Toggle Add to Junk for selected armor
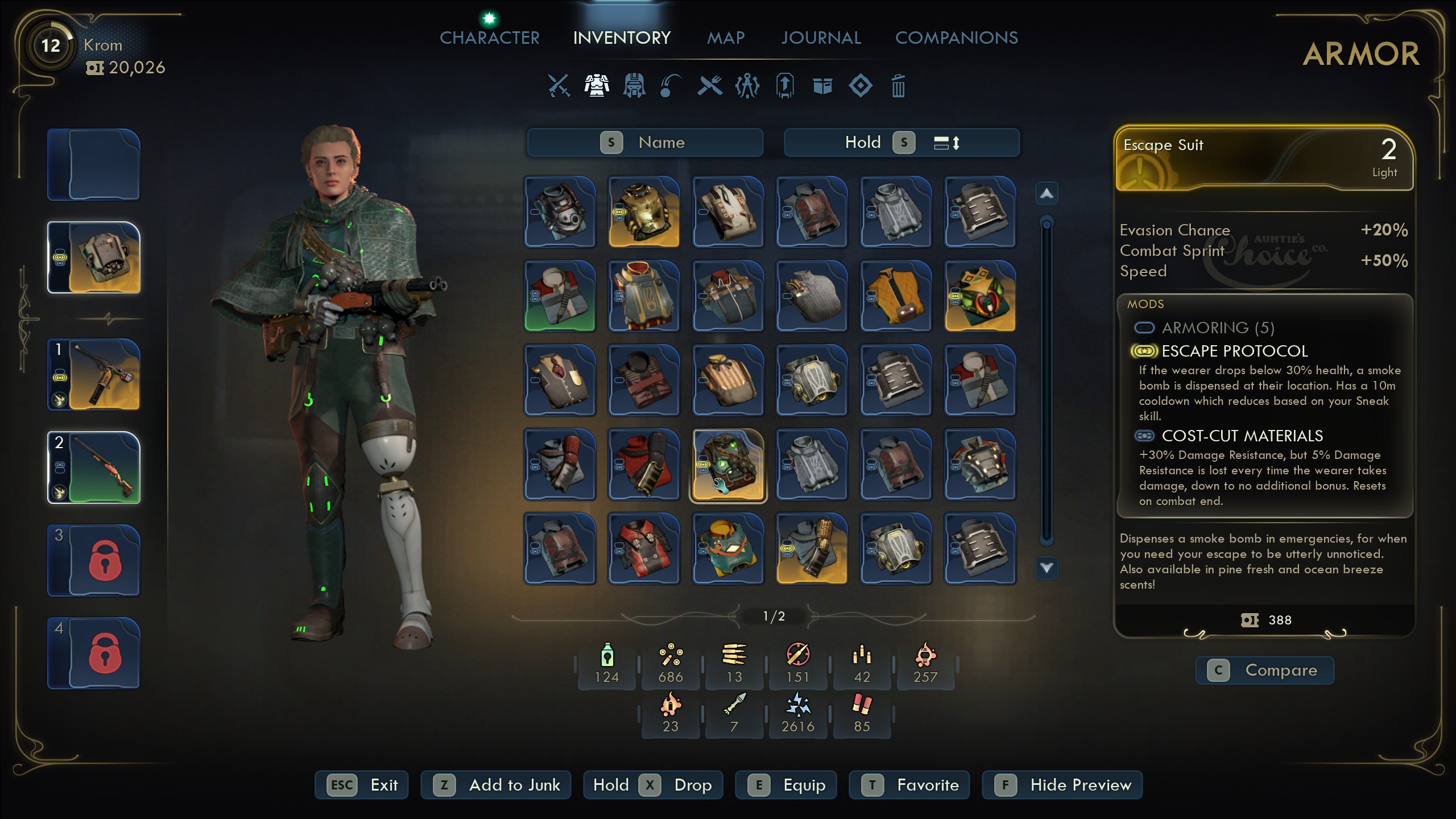Viewport: 1456px width, 819px height. (495, 785)
